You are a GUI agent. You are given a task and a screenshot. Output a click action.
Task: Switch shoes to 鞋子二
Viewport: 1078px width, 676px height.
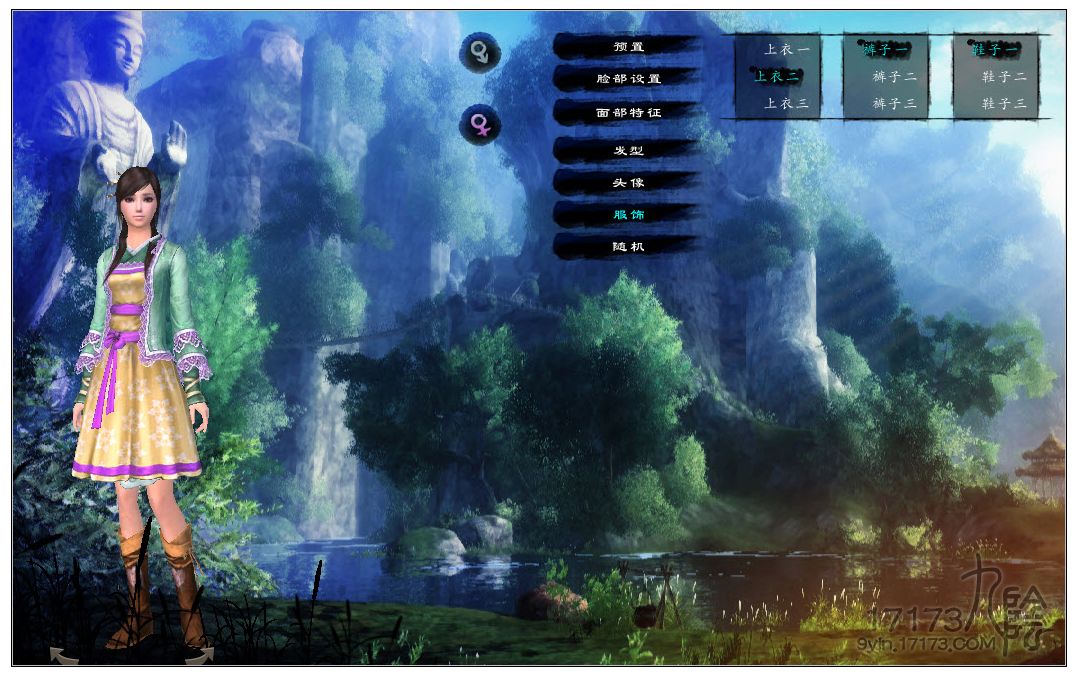[x=1004, y=76]
